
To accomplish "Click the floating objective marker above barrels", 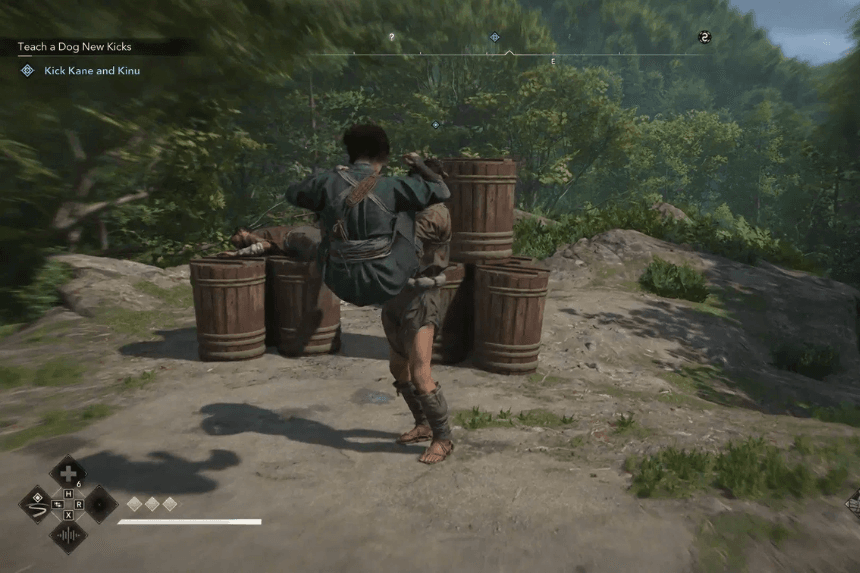I will tap(435, 124).
